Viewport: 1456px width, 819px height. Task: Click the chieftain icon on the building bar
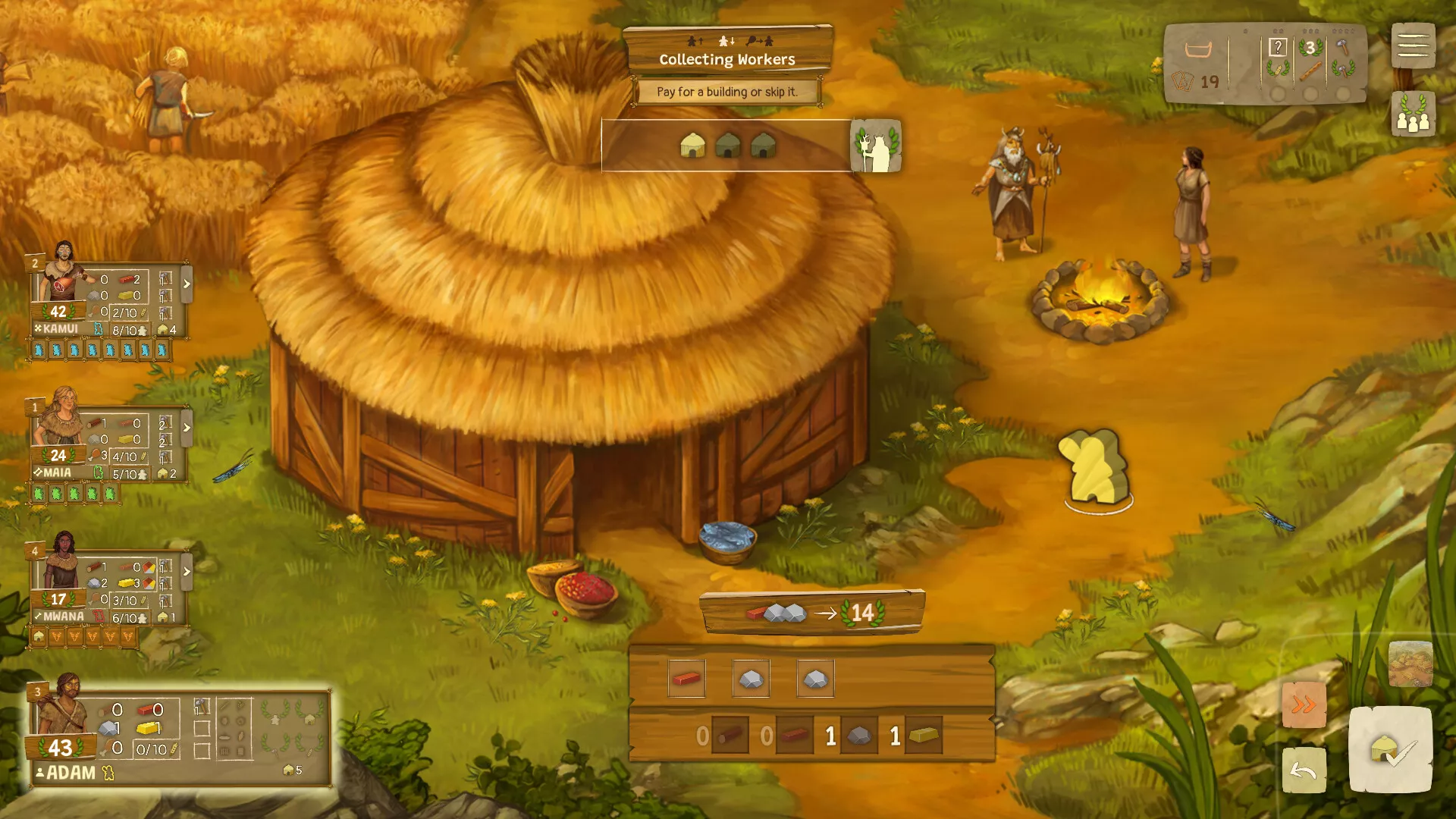[x=876, y=145]
